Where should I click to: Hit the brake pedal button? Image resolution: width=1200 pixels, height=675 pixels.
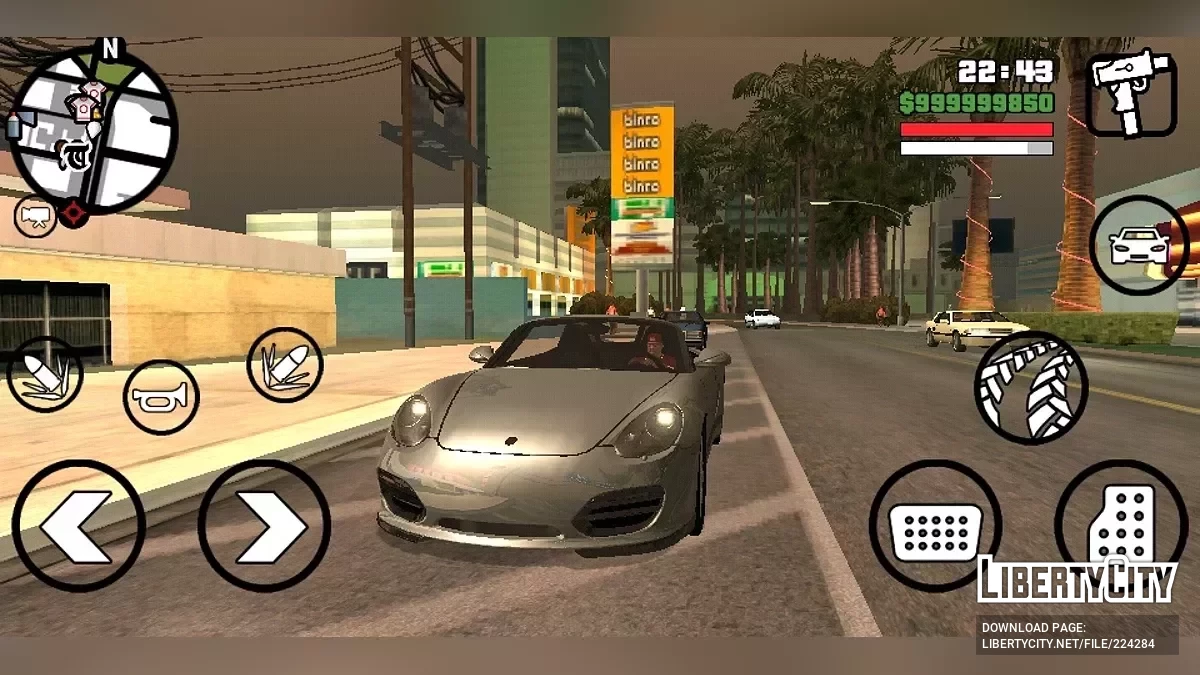[x=935, y=525]
